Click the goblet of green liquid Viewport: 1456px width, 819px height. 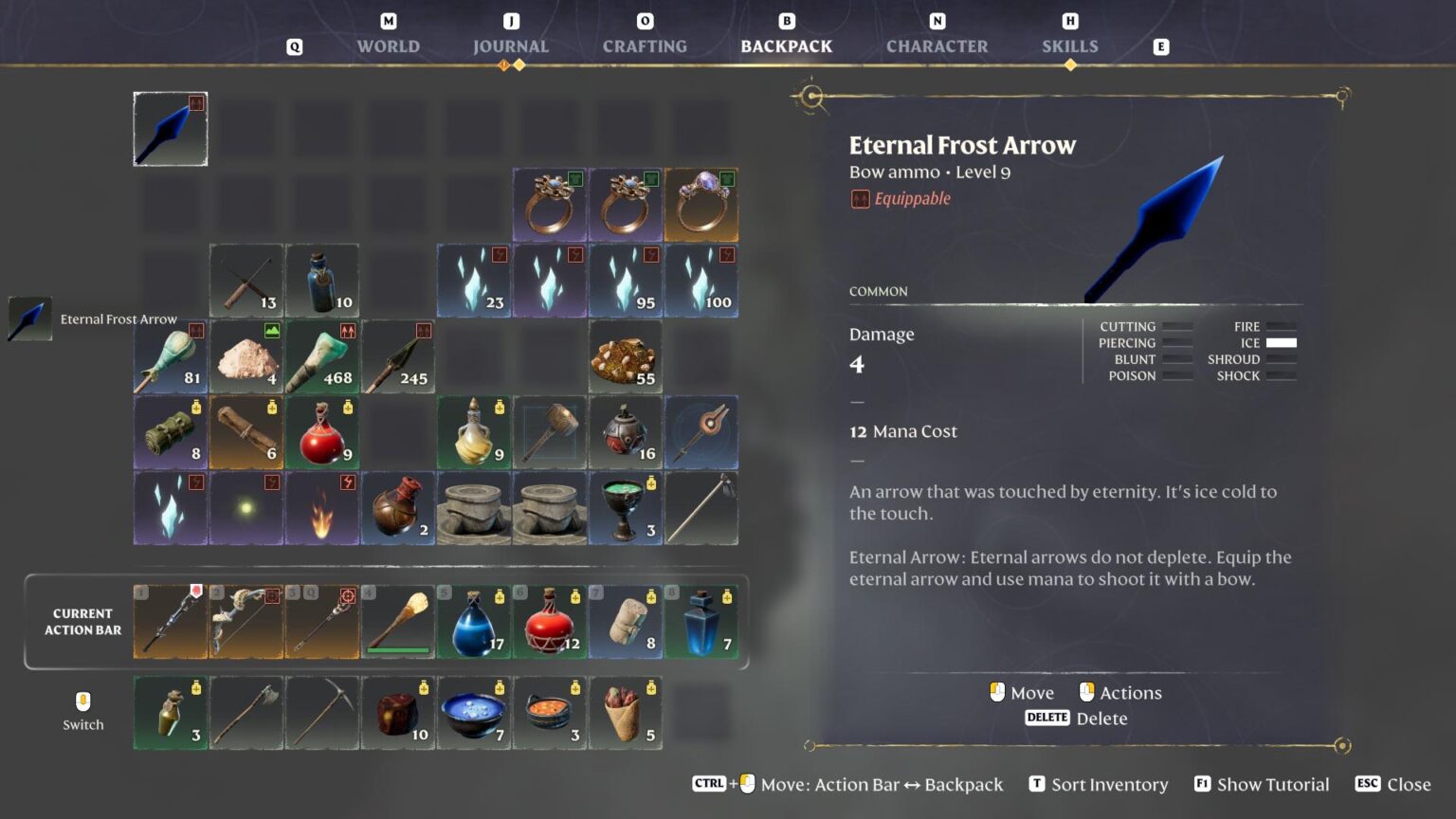[x=626, y=509]
